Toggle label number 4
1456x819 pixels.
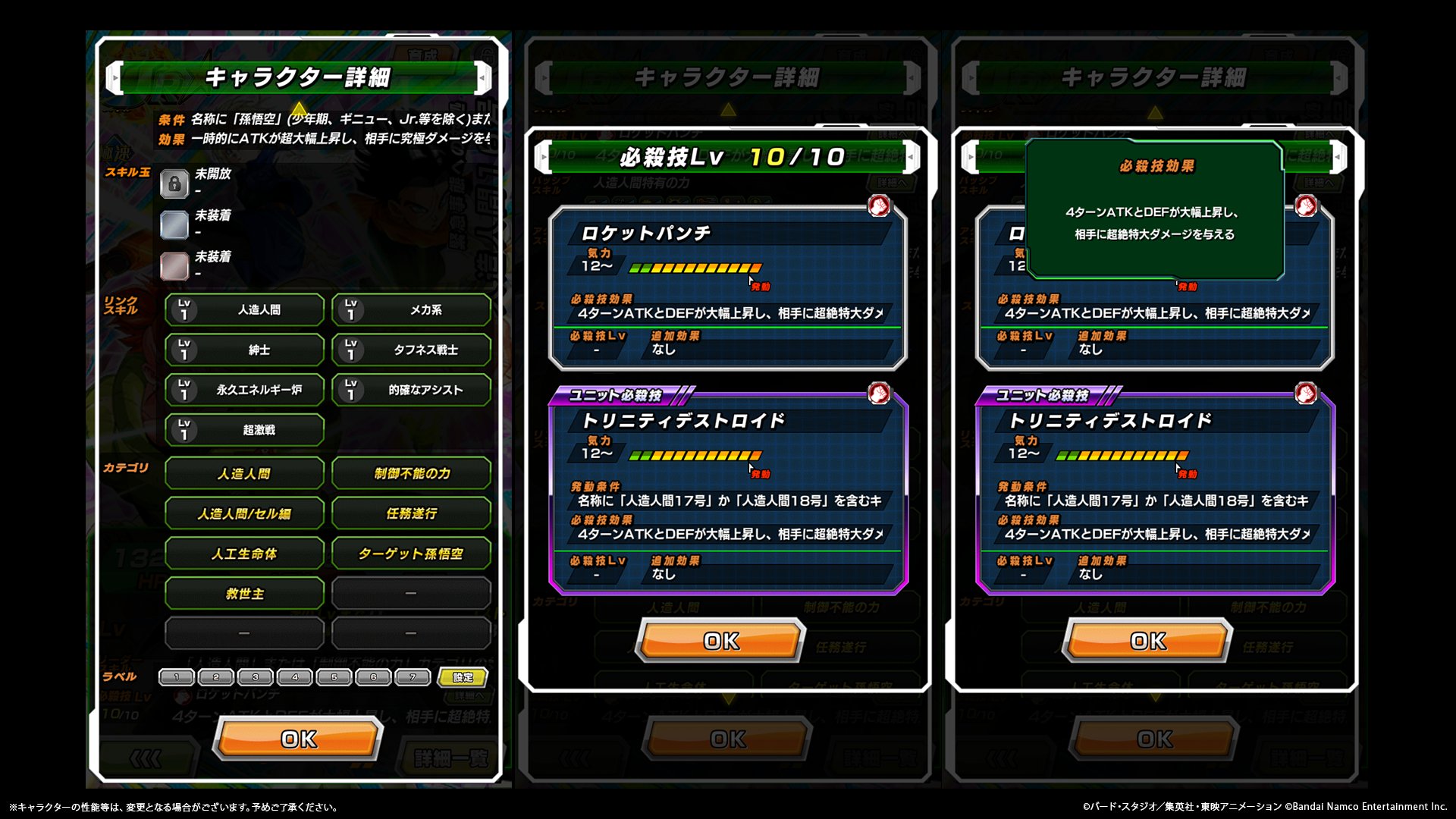(x=295, y=677)
